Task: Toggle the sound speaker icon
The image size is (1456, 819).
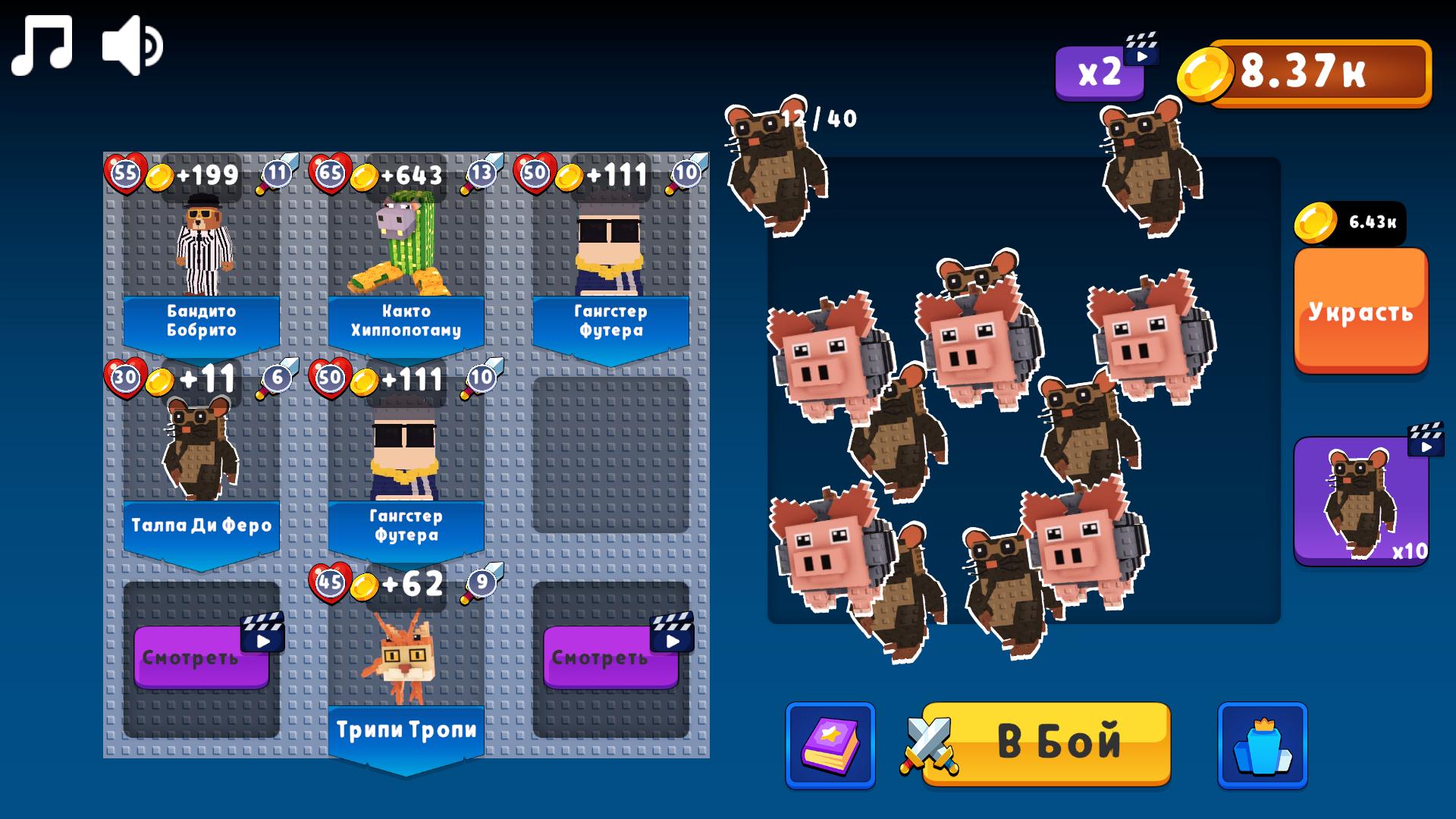Action: pos(130,45)
